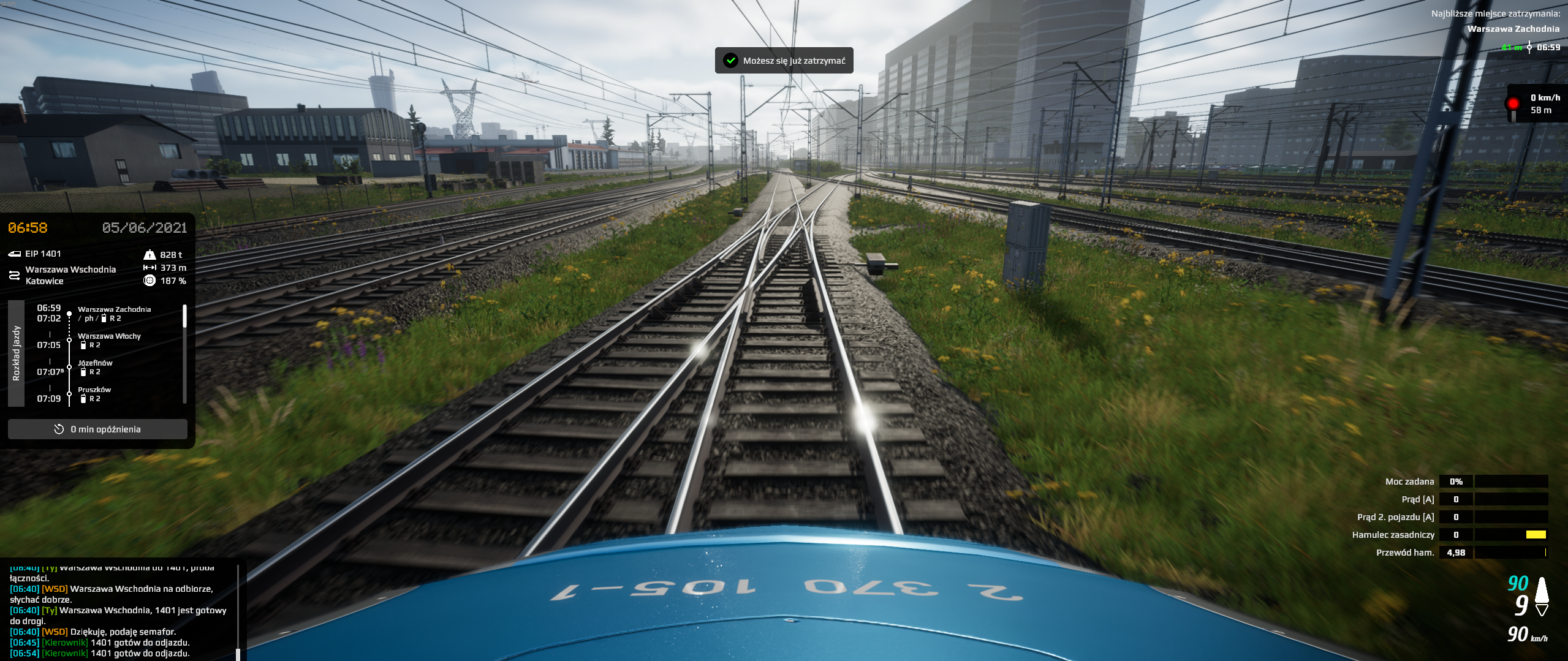Open the next stop Warszawa Zachodnia tracker

point(1513,29)
